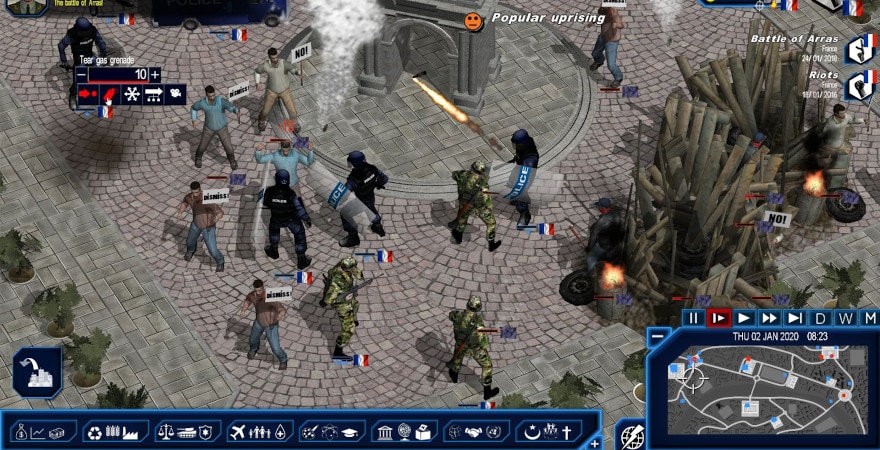Image resolution: width=880 pixels, height=450 pixels.
Task: Advance time by one day (D)
Action: (x=821, y=318)
